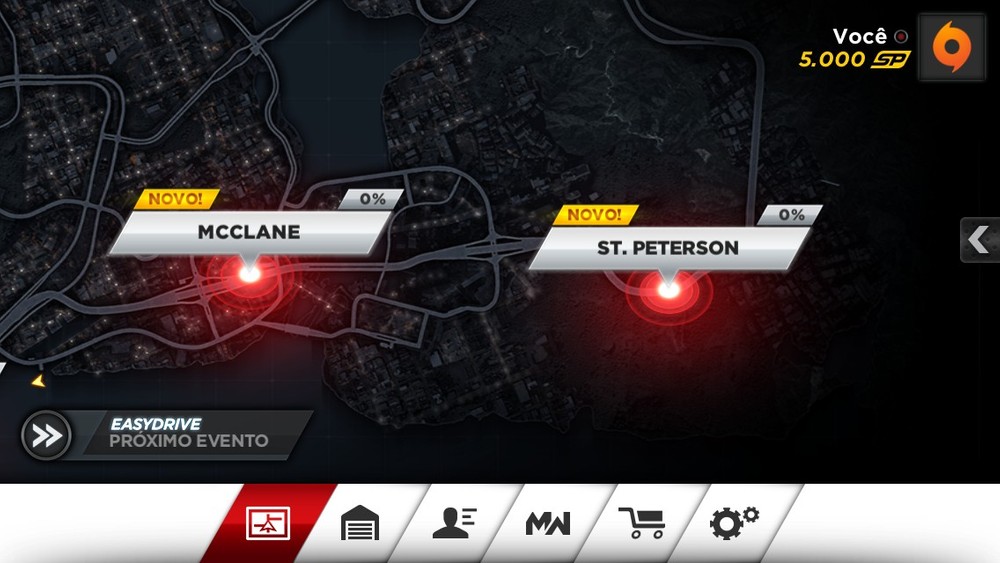
Task: Go to the shopping cart store tab
Action: (x=641, y=523)
